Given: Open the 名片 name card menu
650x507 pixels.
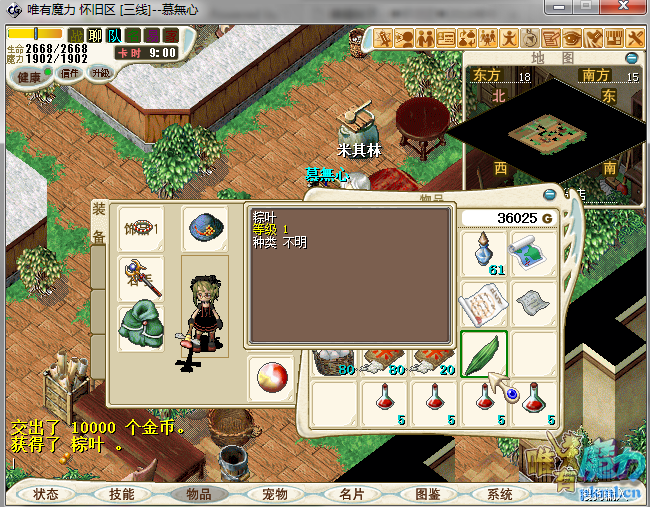Looking at the screenshot, I should click(350, 494).
